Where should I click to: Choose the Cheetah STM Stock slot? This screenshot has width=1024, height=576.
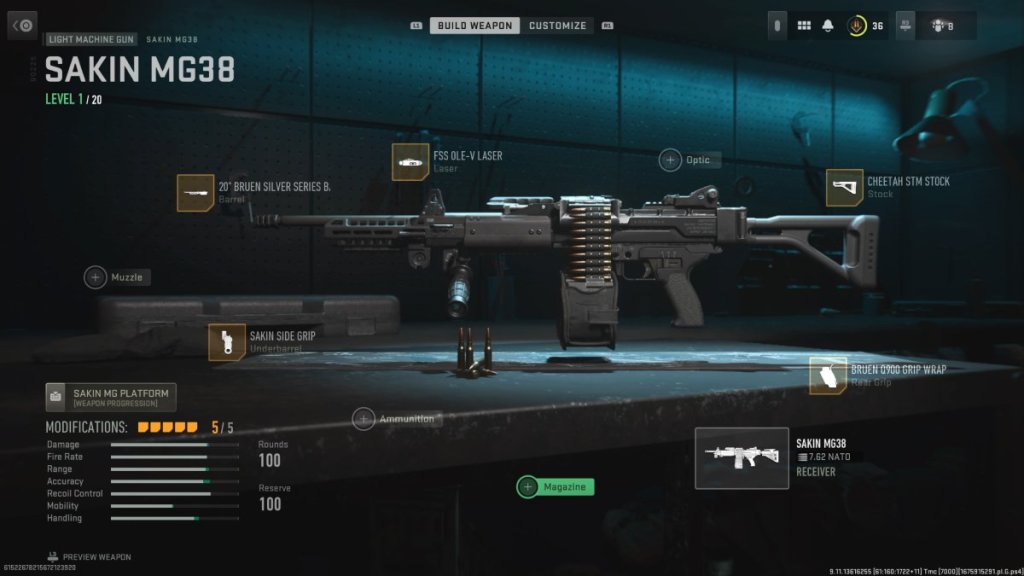click(x=845, y=188)
